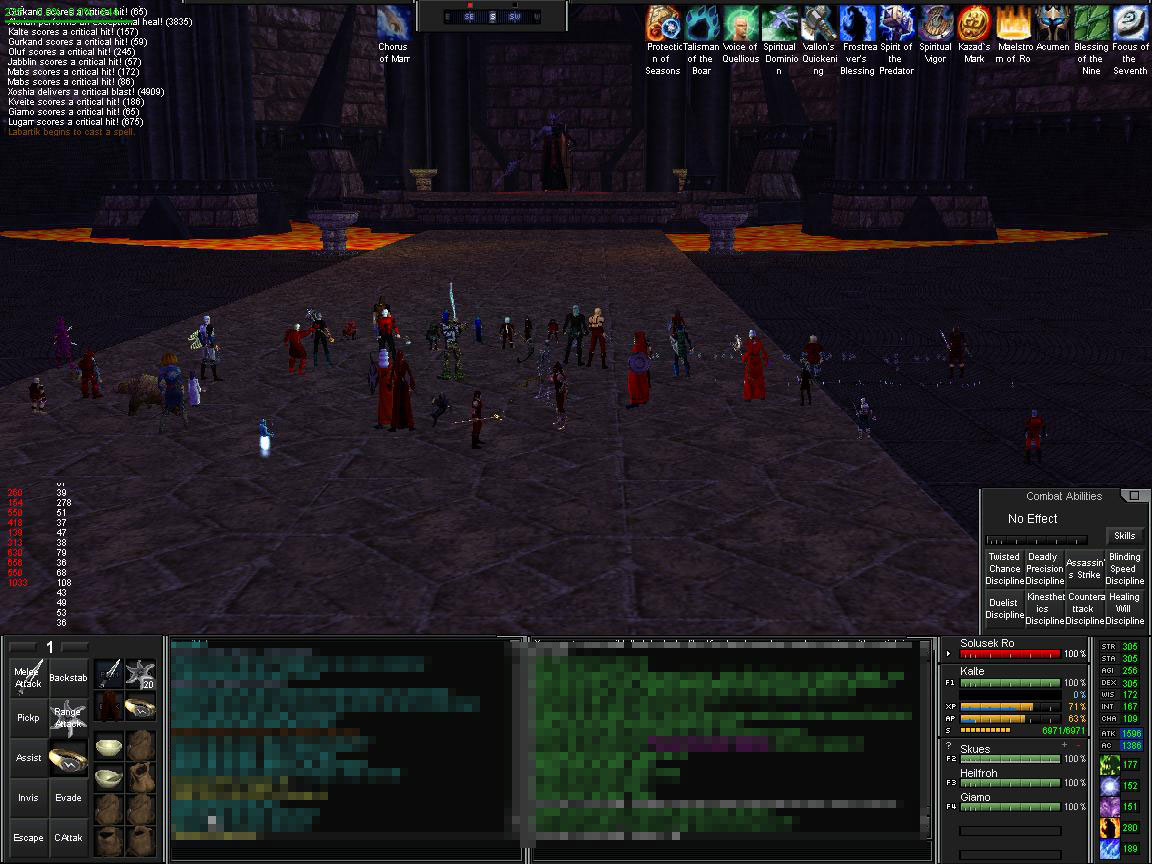Trigger the Evade hotbutton
This screenshot has height=864, width=1152.
tap(68, 797)
